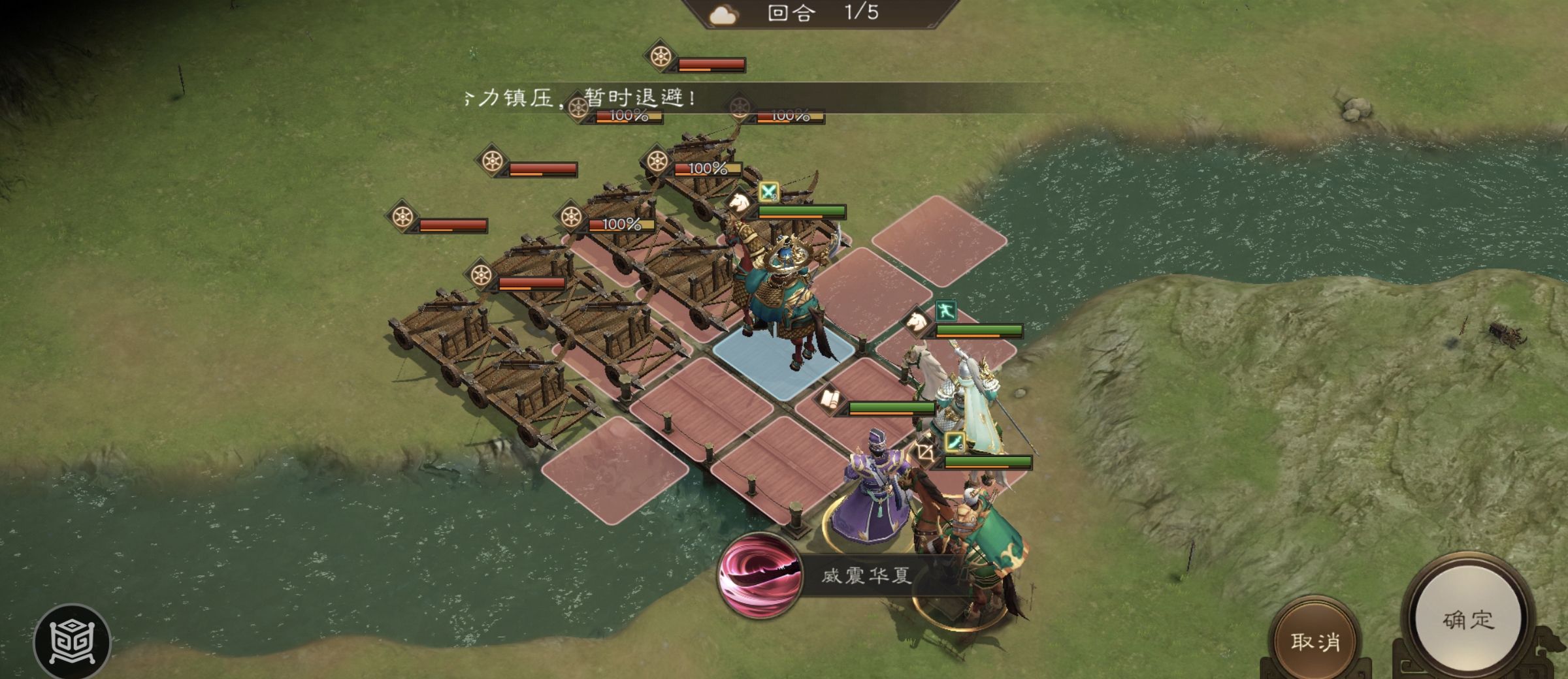
Task: Select the glowing bow icon near the purple advisor
Action: pyautogui.click(x=925, y=453)
